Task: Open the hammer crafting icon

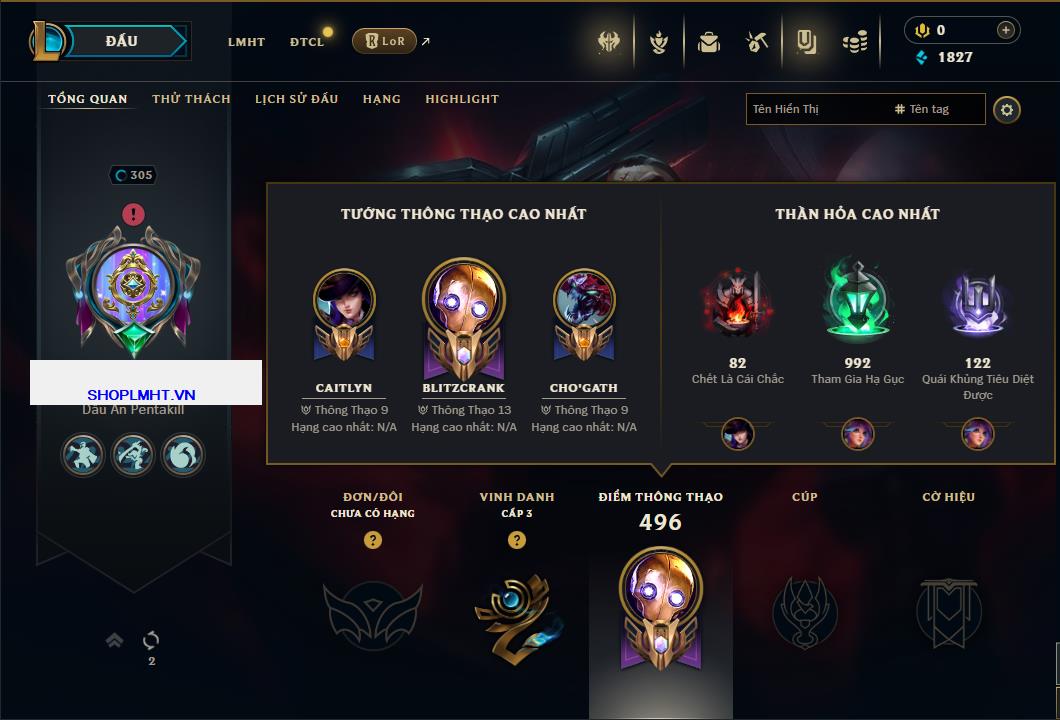Action: click(757, 42)
